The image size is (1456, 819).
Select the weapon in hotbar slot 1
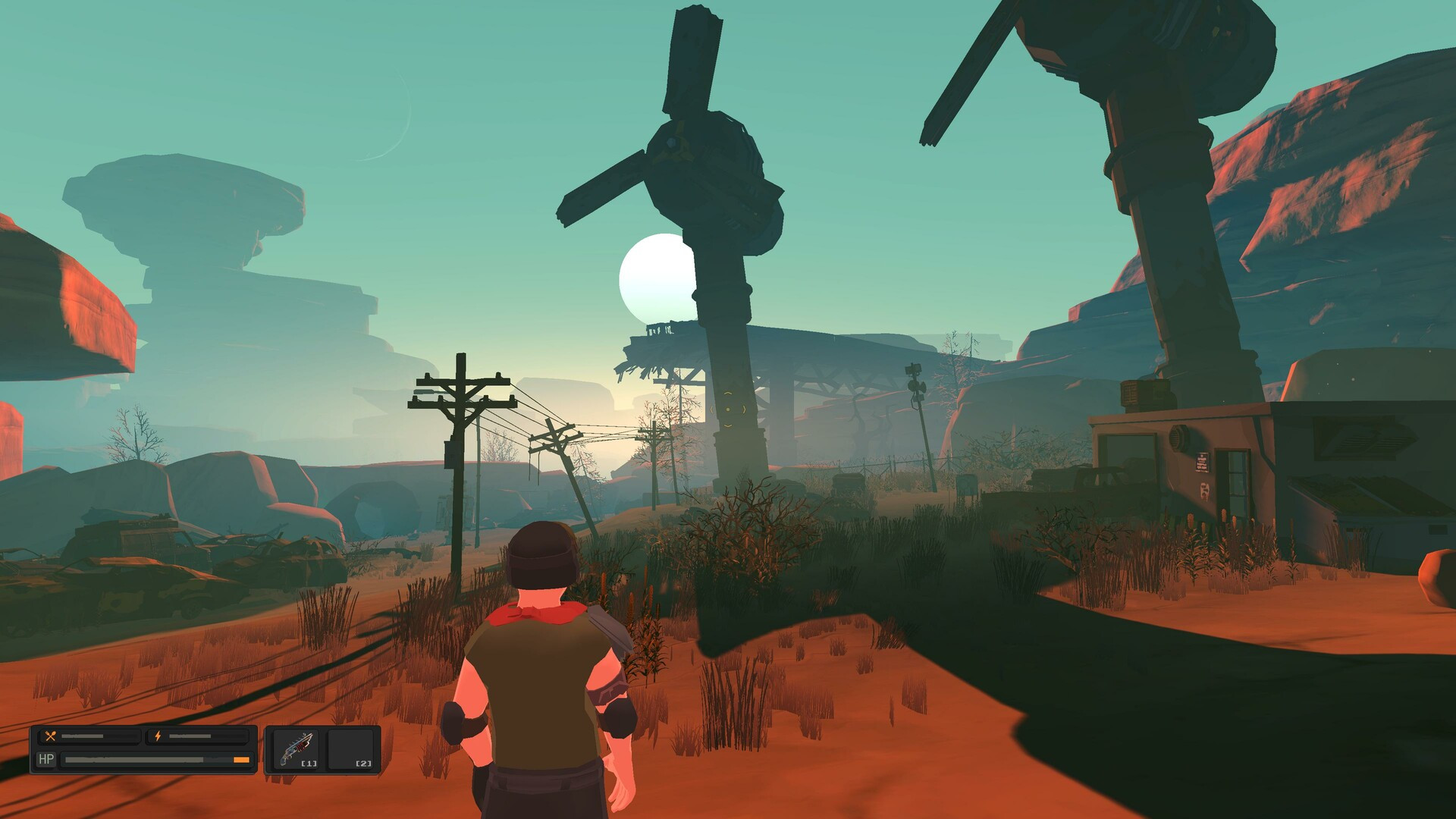(296, 748)
